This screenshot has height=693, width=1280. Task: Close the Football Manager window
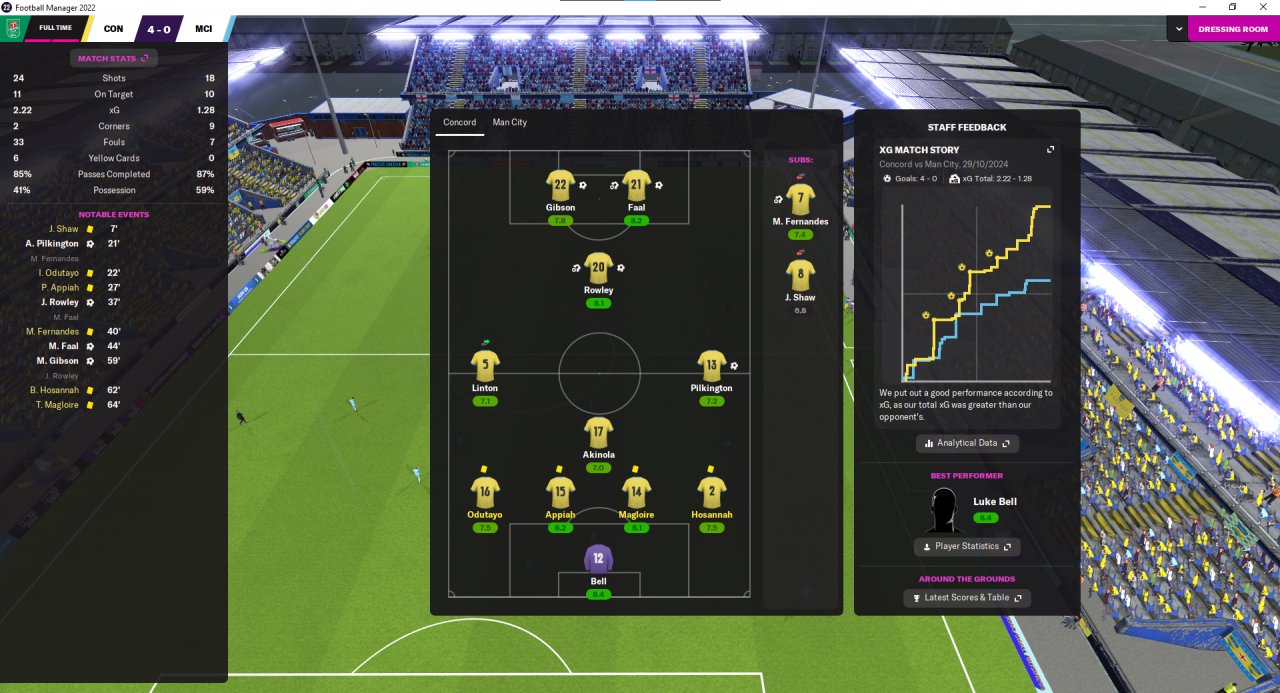(x=1262, y=7)
